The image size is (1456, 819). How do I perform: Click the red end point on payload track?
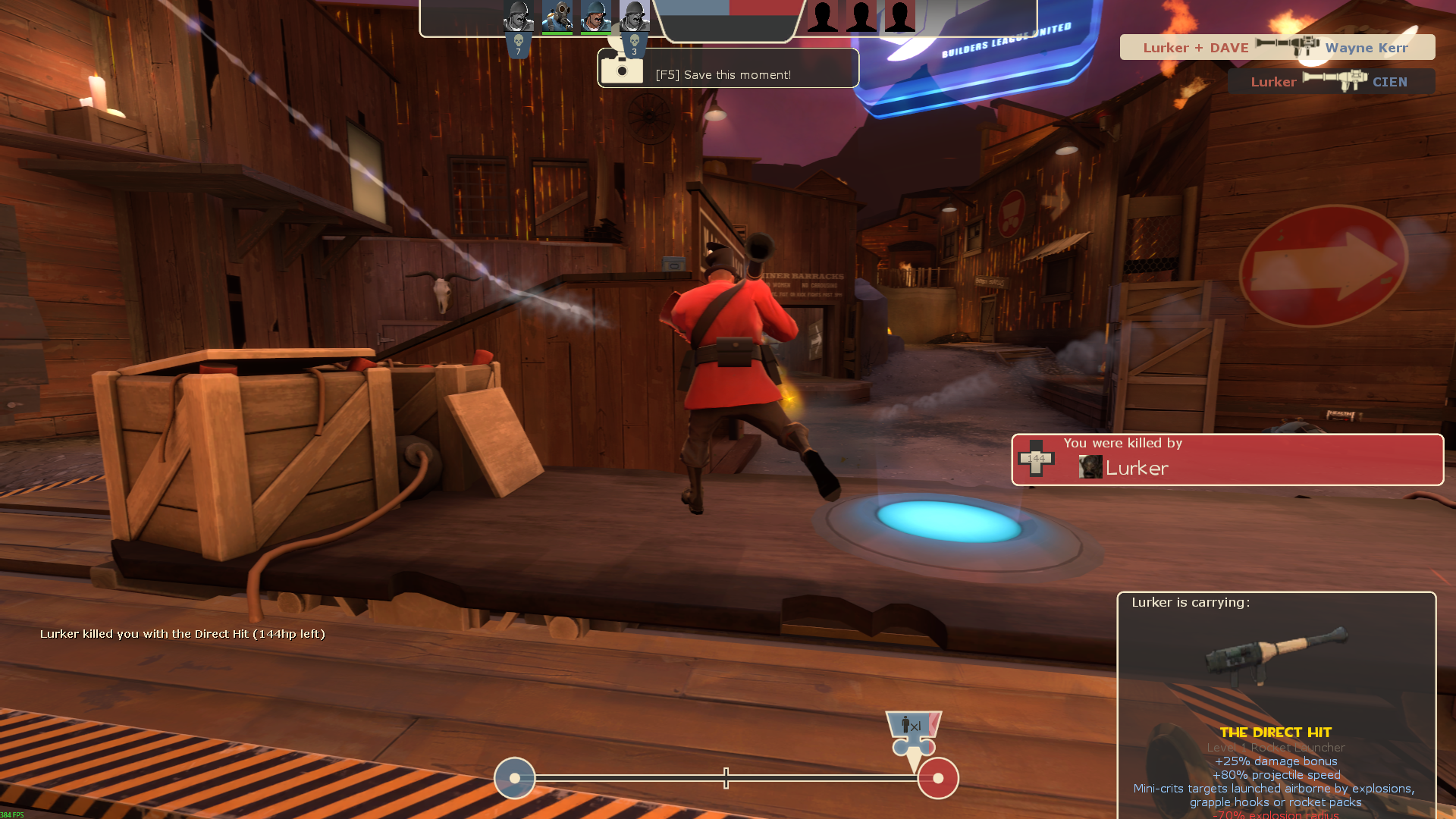pyautogui.click(x=938, y=778)
